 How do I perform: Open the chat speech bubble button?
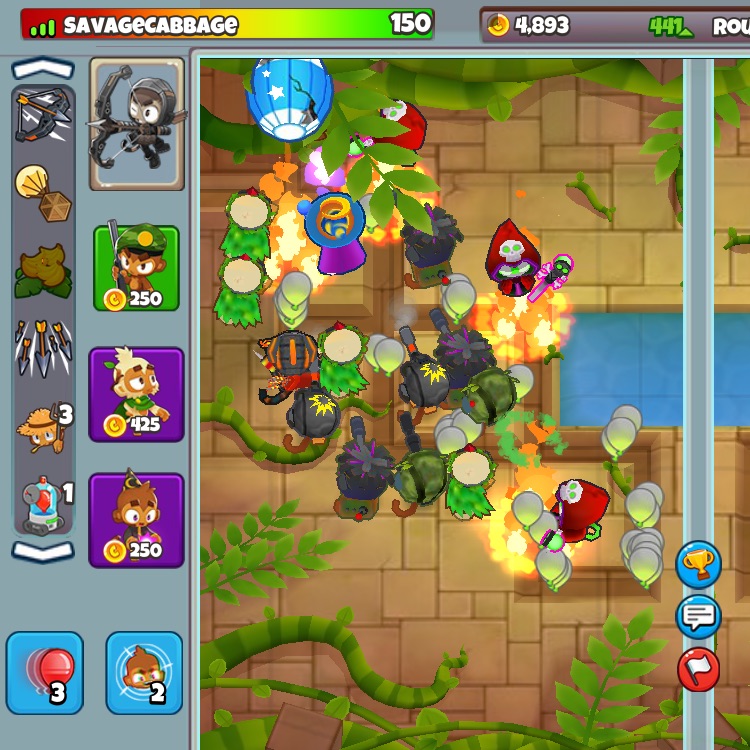point(698,617)
